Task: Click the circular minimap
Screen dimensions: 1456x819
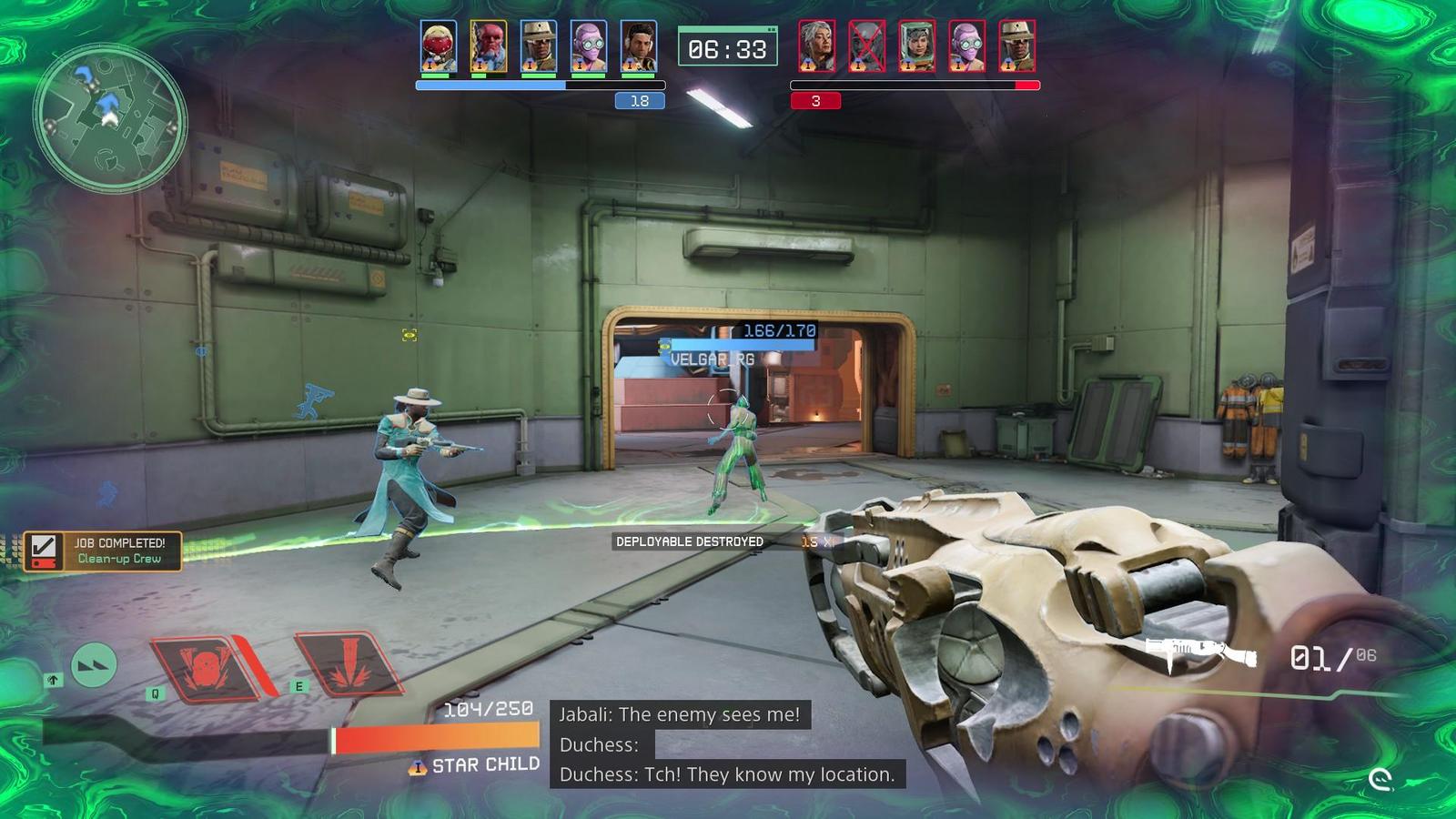Action: (110, 119)
